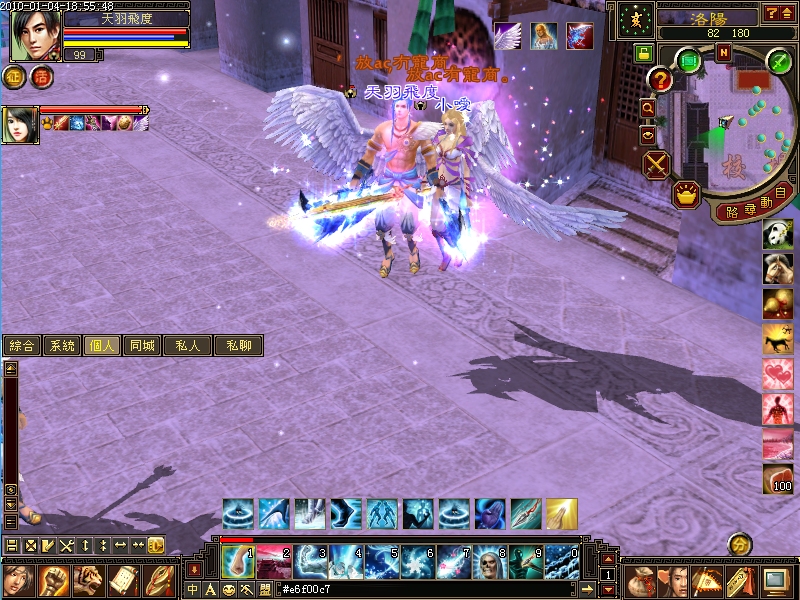
Task: Open the red question mark help button
Action: pyautogui.click(x=660, y=79)
